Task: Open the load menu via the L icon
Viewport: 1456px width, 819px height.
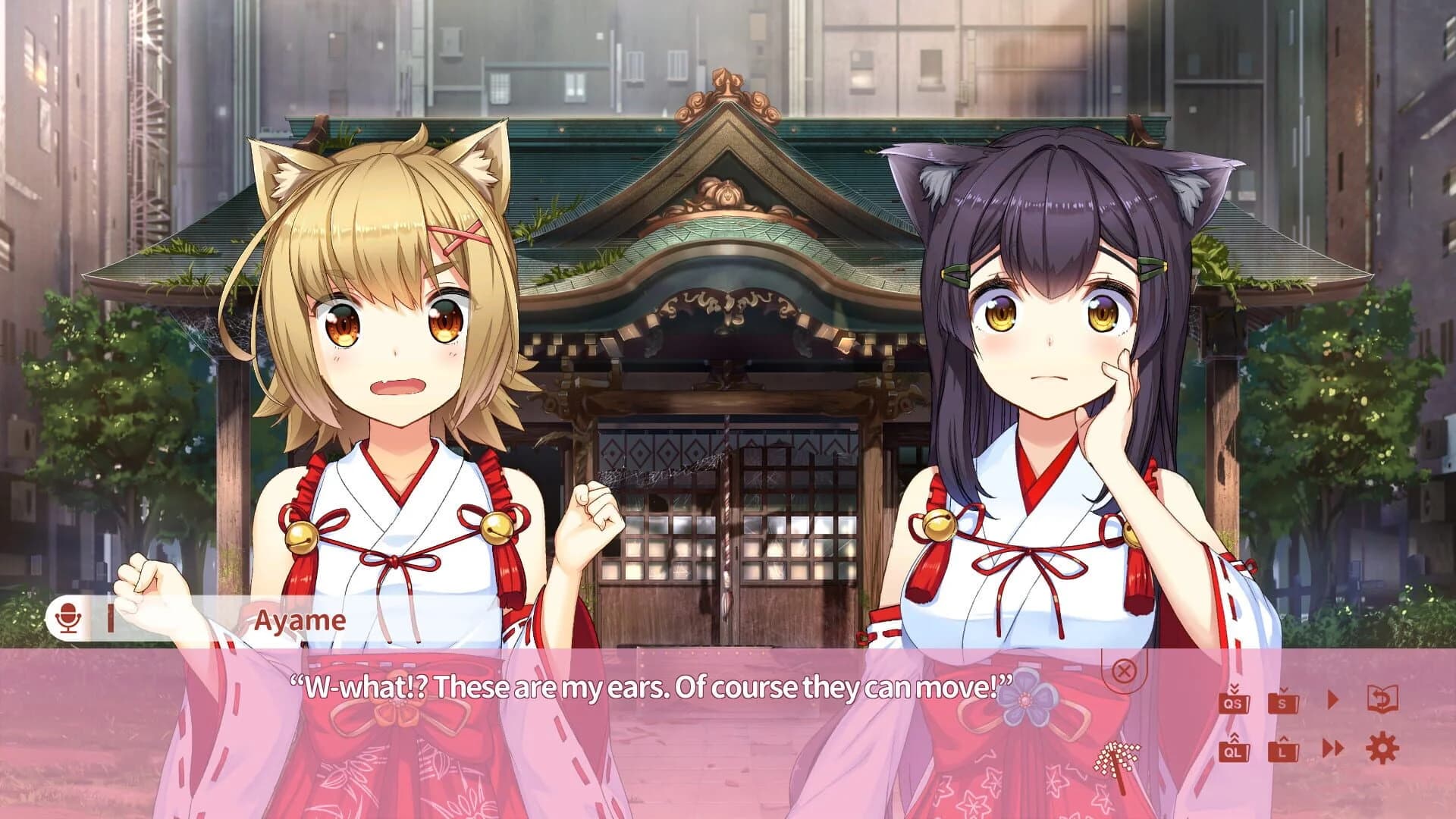Action: [x=1282, y=752]
